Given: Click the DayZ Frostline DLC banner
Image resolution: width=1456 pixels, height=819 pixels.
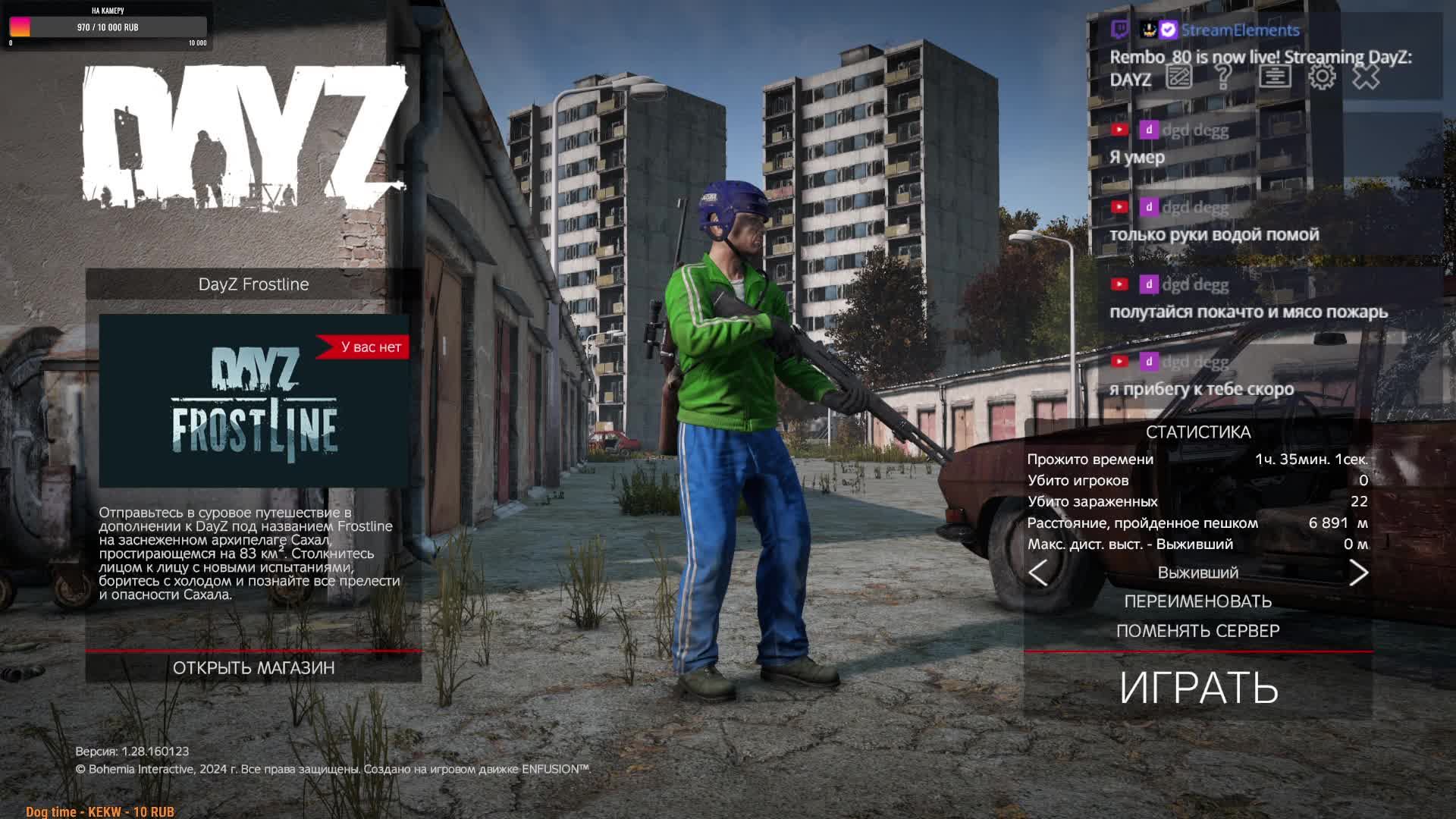Looking at the screenshot, I should pyautogui.click(x=254, y=400).
